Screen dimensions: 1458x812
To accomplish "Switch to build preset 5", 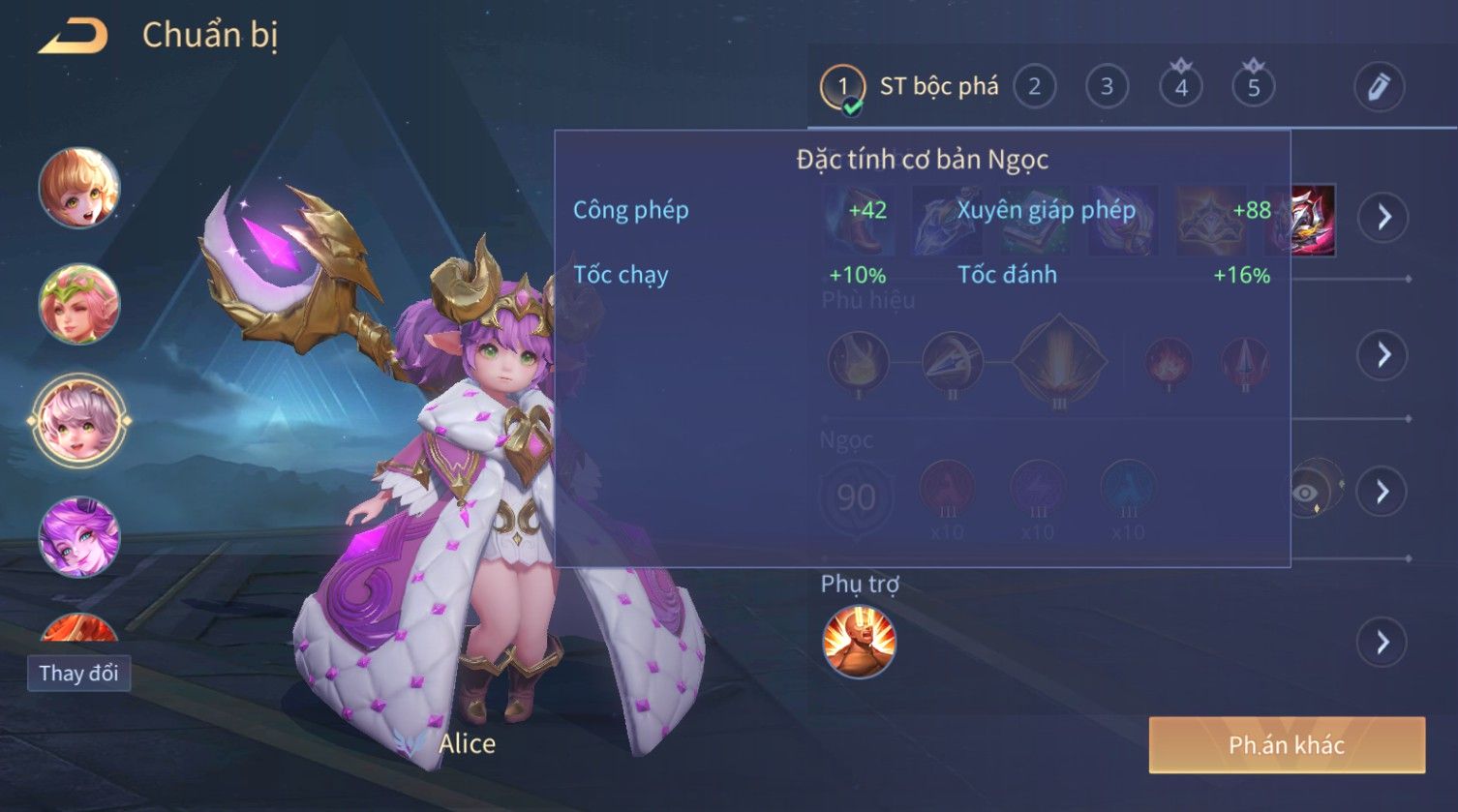I will tap(1253, 87).
